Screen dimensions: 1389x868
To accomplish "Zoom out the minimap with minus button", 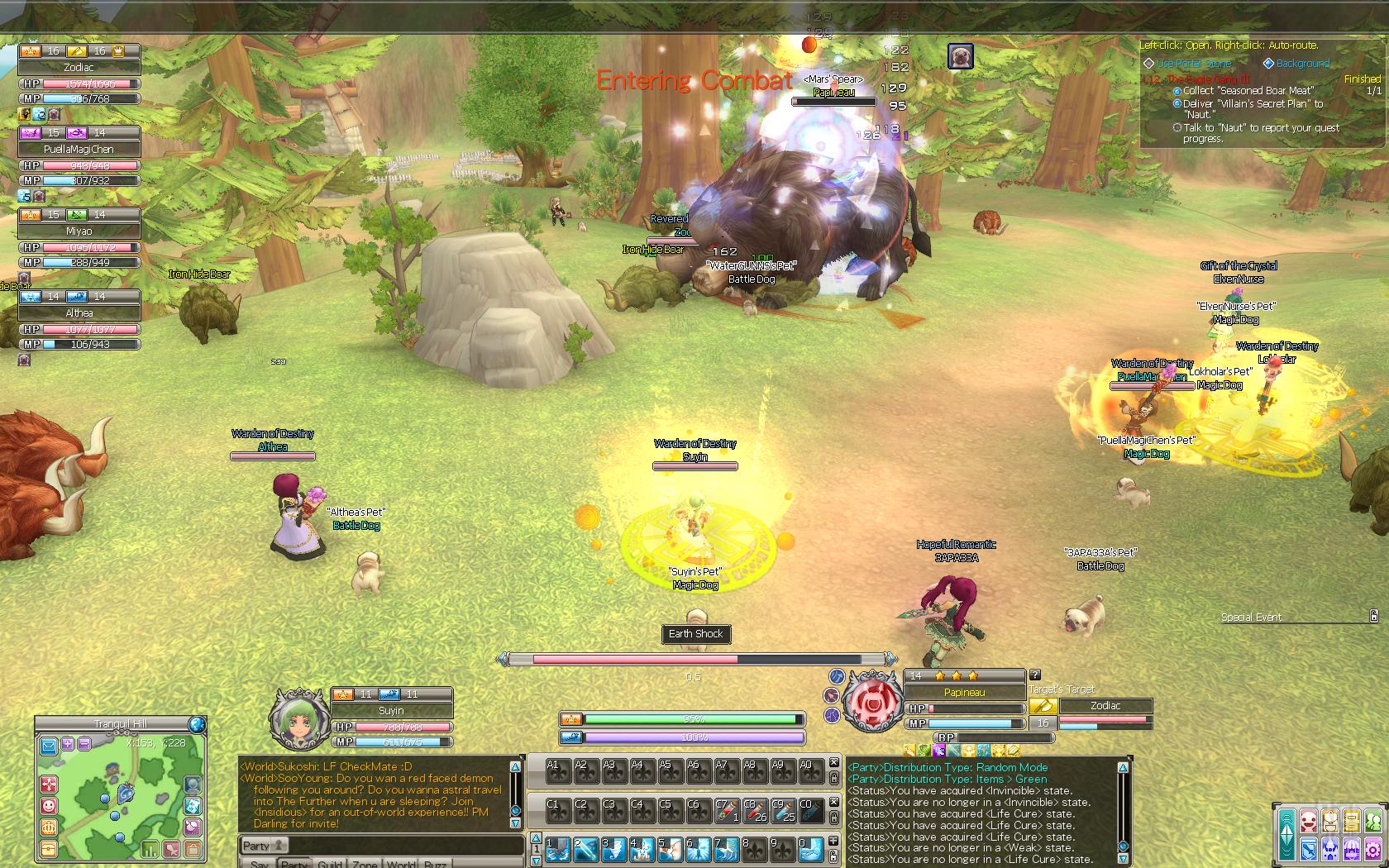I will 84,744.
